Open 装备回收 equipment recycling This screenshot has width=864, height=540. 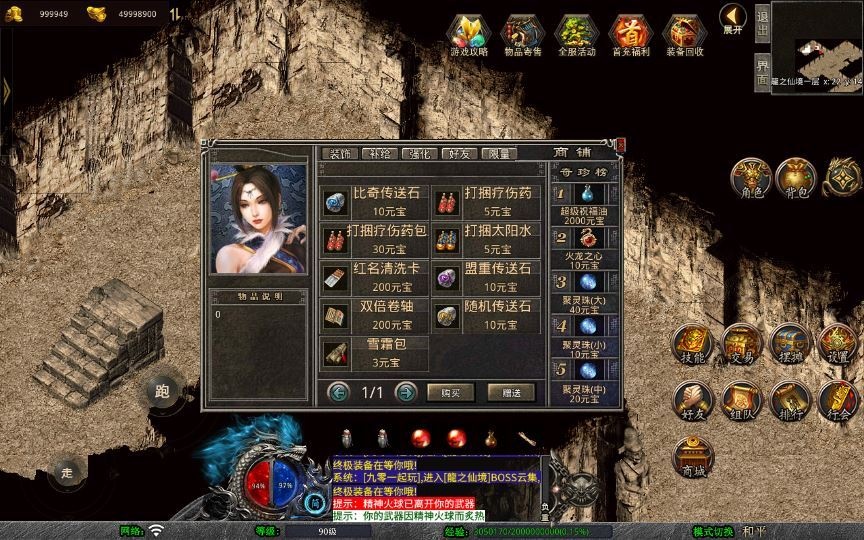pyautogui.click(x=685, y=33)
